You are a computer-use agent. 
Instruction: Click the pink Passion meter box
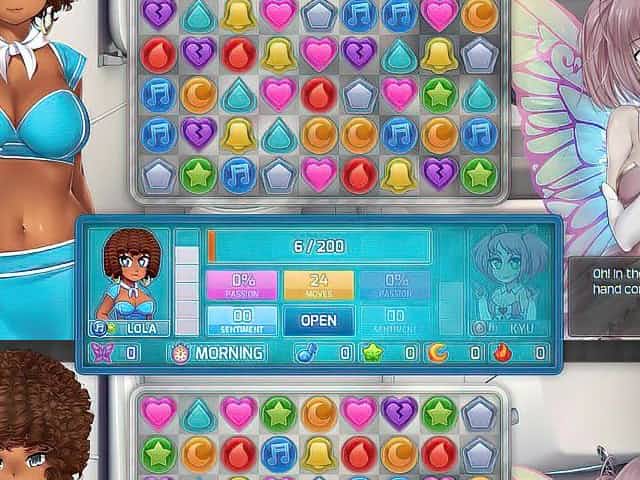(x=241, y=285)
